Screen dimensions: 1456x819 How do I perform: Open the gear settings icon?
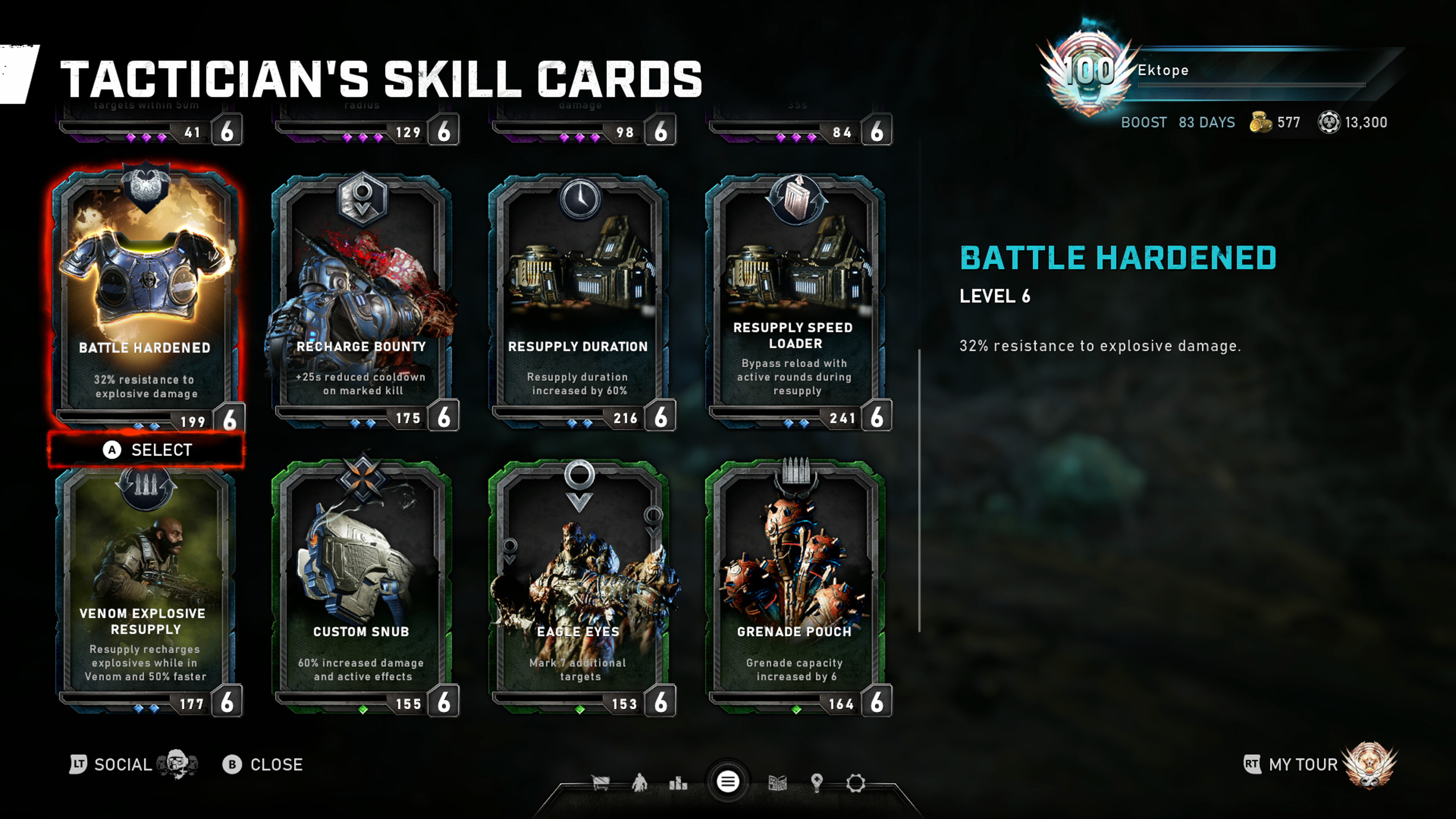click(856, 783)
